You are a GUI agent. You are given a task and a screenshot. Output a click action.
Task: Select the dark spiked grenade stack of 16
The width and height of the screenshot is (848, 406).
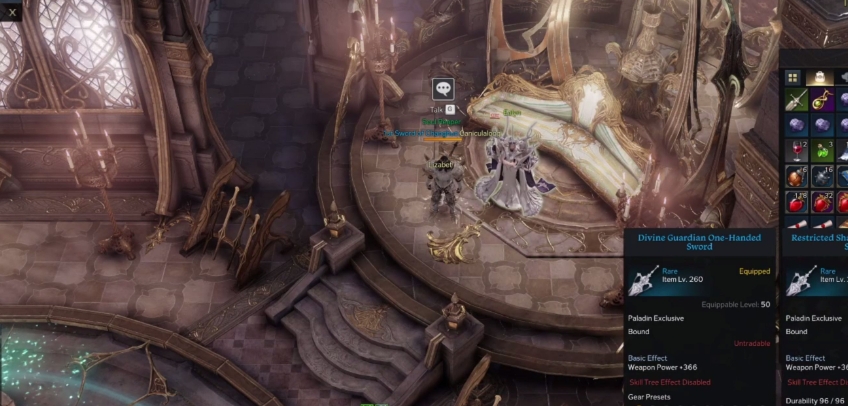(x=821, y=178)
